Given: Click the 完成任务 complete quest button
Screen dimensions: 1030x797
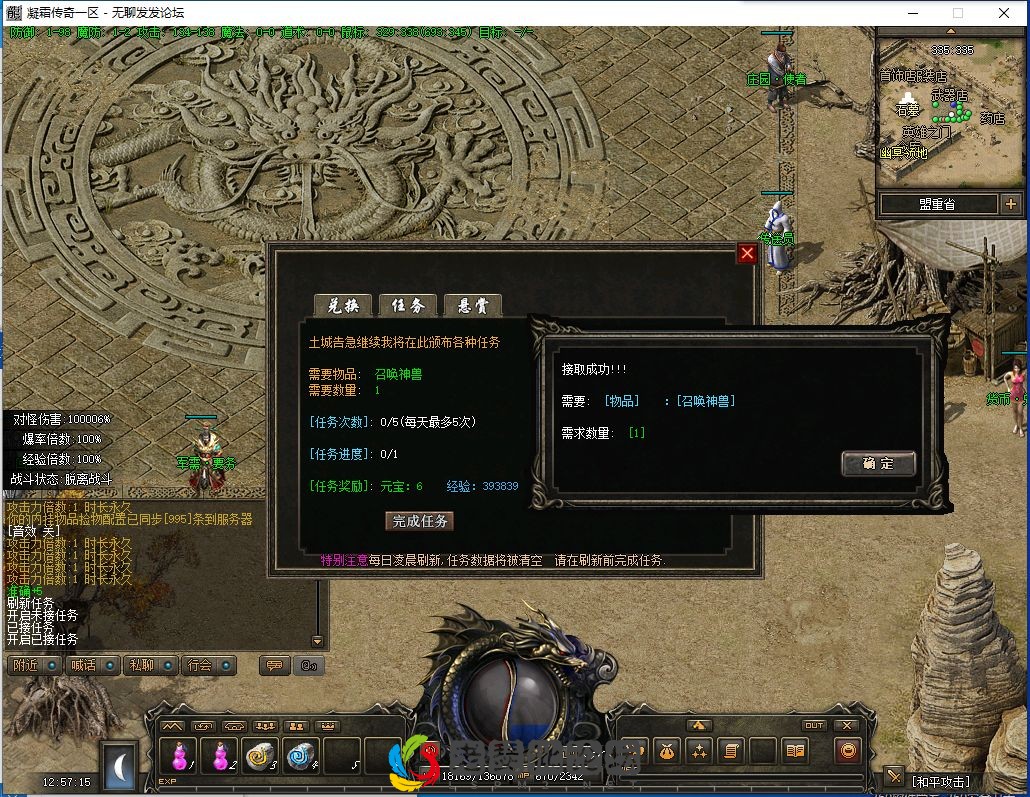Looking at the screenshot, I should point(419,521).
